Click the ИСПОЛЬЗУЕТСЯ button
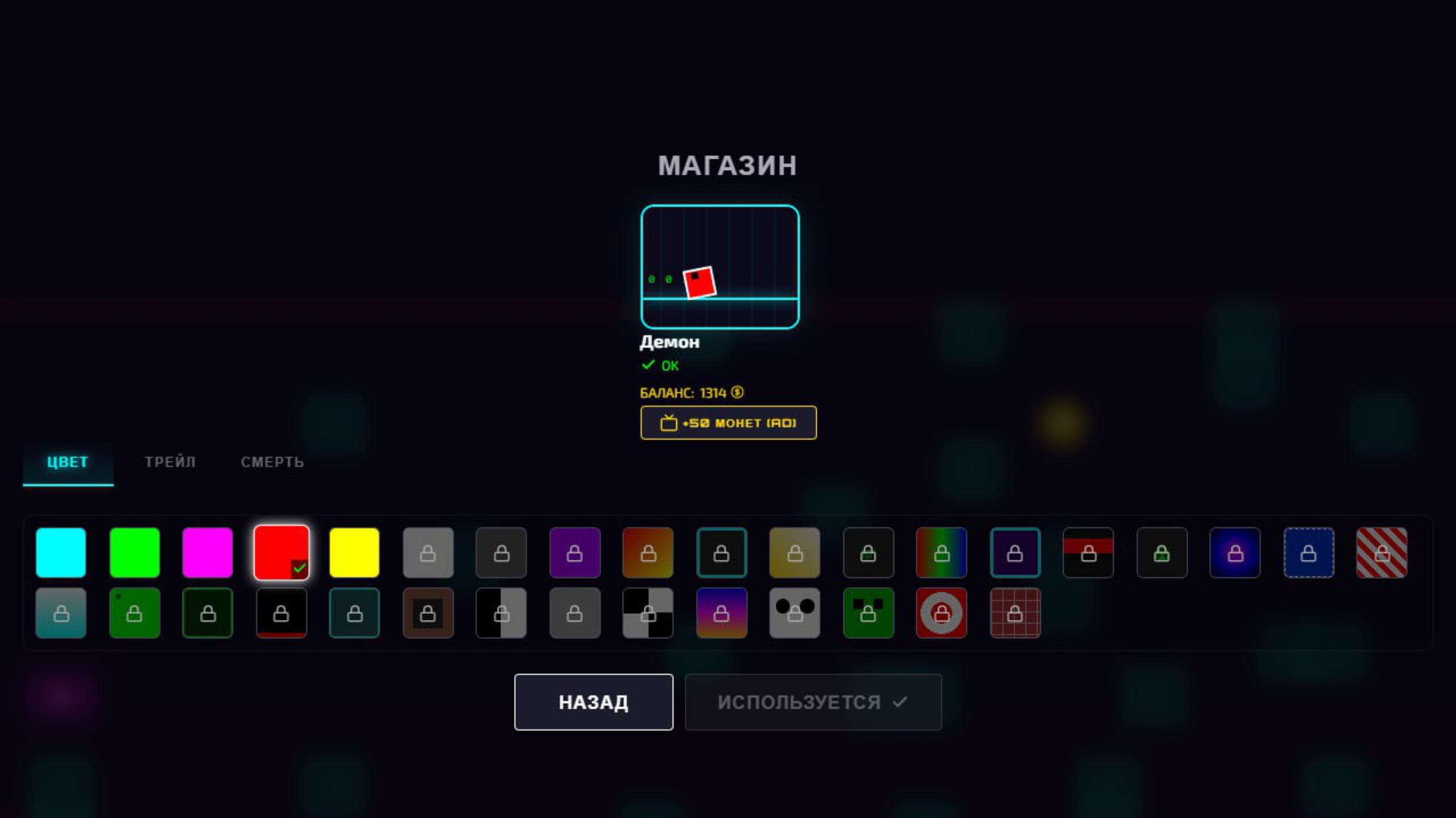This screenshot has width=1456, height=818. pos(813,701)
